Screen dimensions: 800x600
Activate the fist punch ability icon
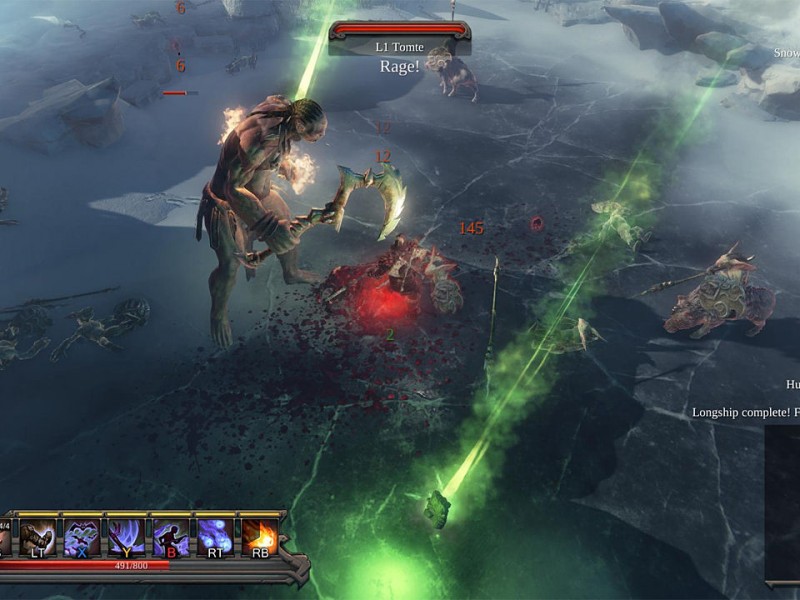click(x=37, y=537)
